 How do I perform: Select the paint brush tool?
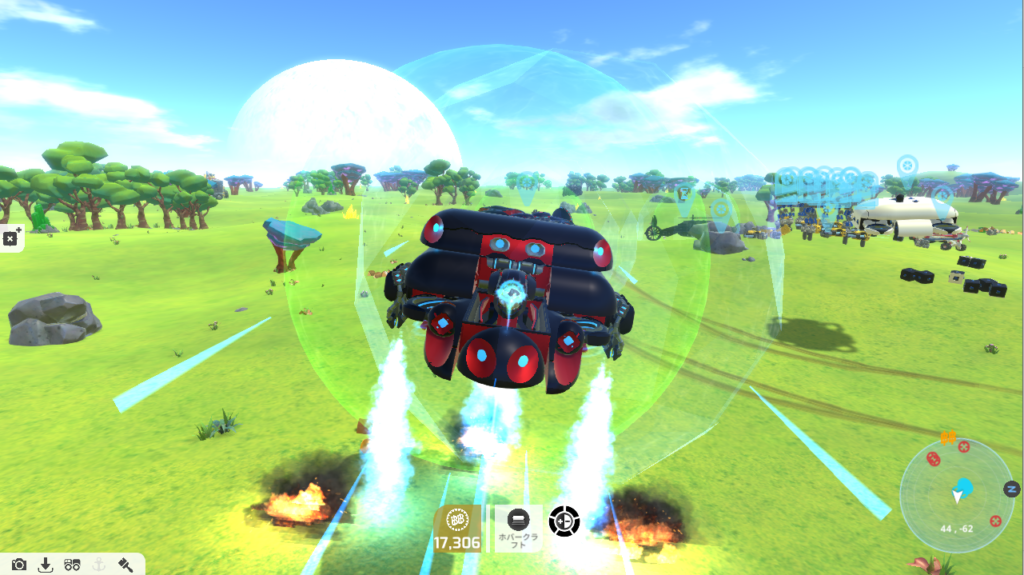click(x=125, y=565)
